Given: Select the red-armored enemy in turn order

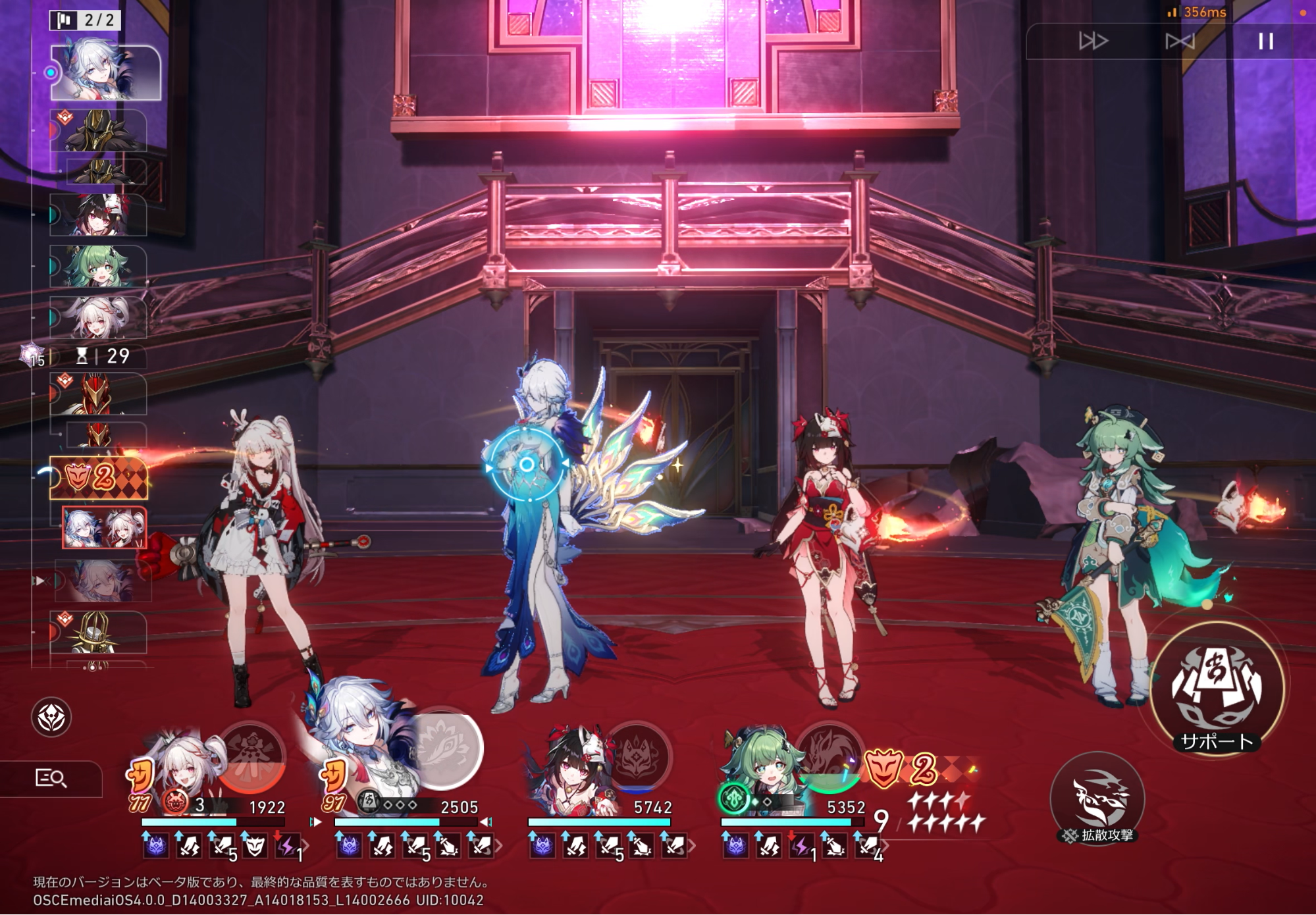Looking at the screenshot, I should point(99,394).
